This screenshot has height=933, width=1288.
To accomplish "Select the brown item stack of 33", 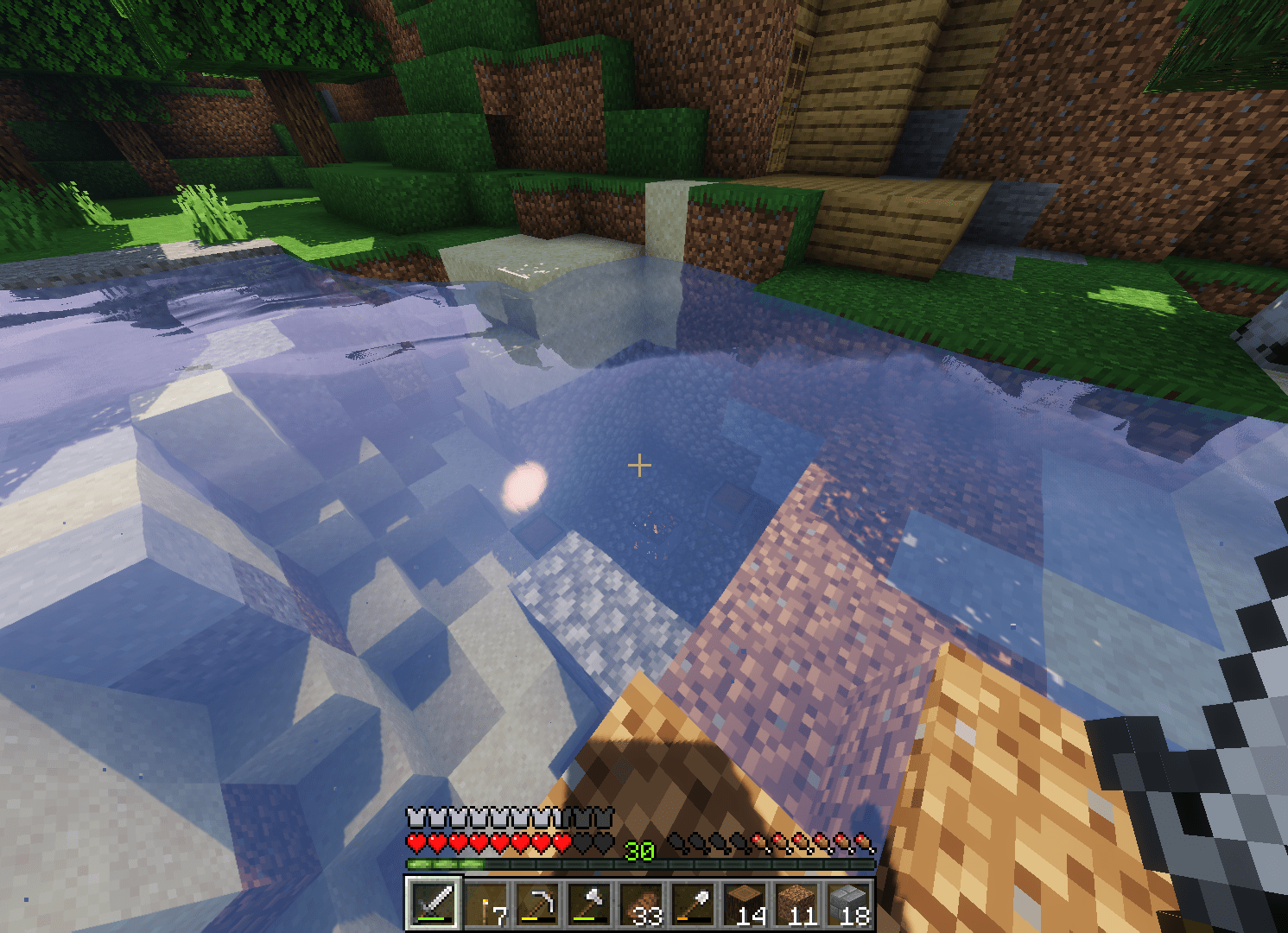I will [x=640, y=905].
